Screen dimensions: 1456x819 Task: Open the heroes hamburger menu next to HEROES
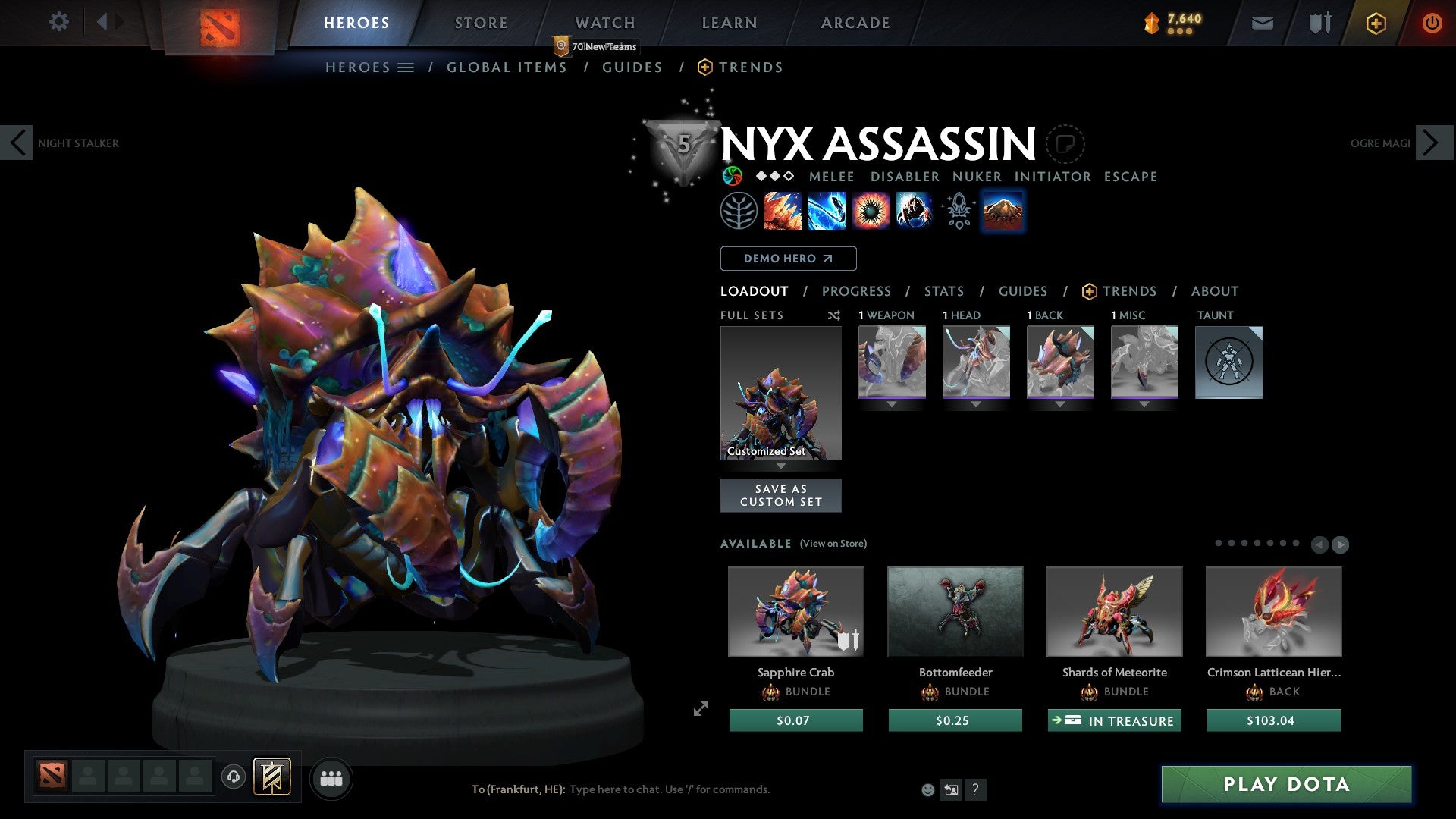click(x=406, y=67)
